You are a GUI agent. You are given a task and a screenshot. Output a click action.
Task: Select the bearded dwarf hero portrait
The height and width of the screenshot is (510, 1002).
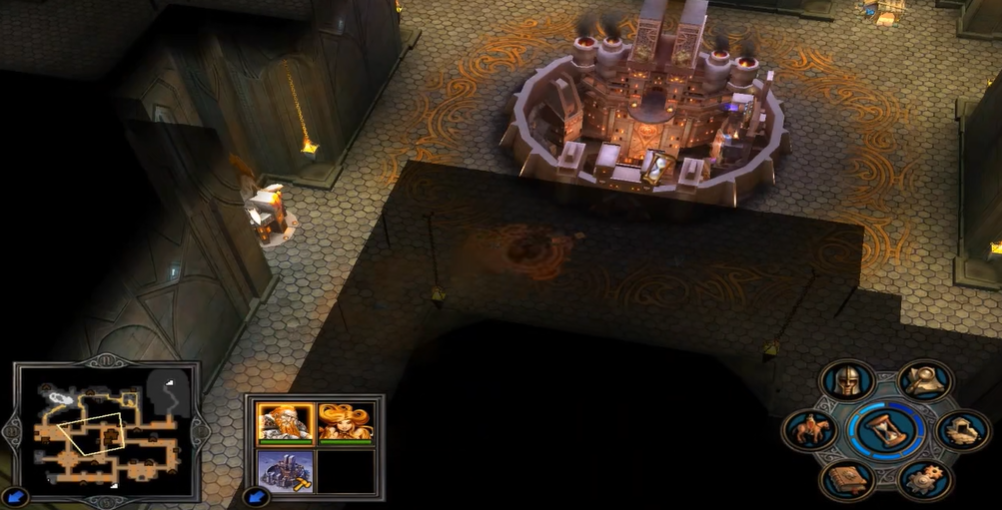click(285, 422)
